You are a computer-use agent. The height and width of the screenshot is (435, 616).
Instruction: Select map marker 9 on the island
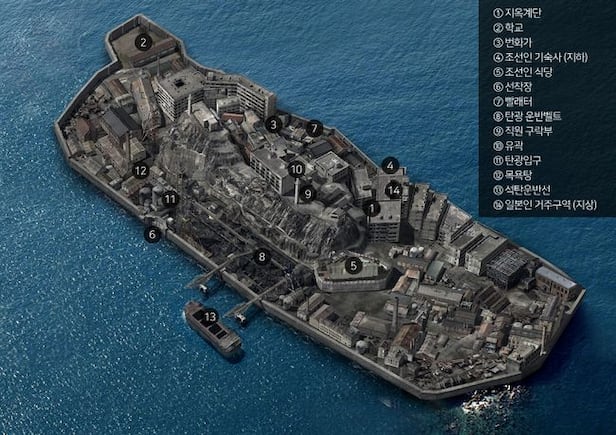click(x=309, y=193)
